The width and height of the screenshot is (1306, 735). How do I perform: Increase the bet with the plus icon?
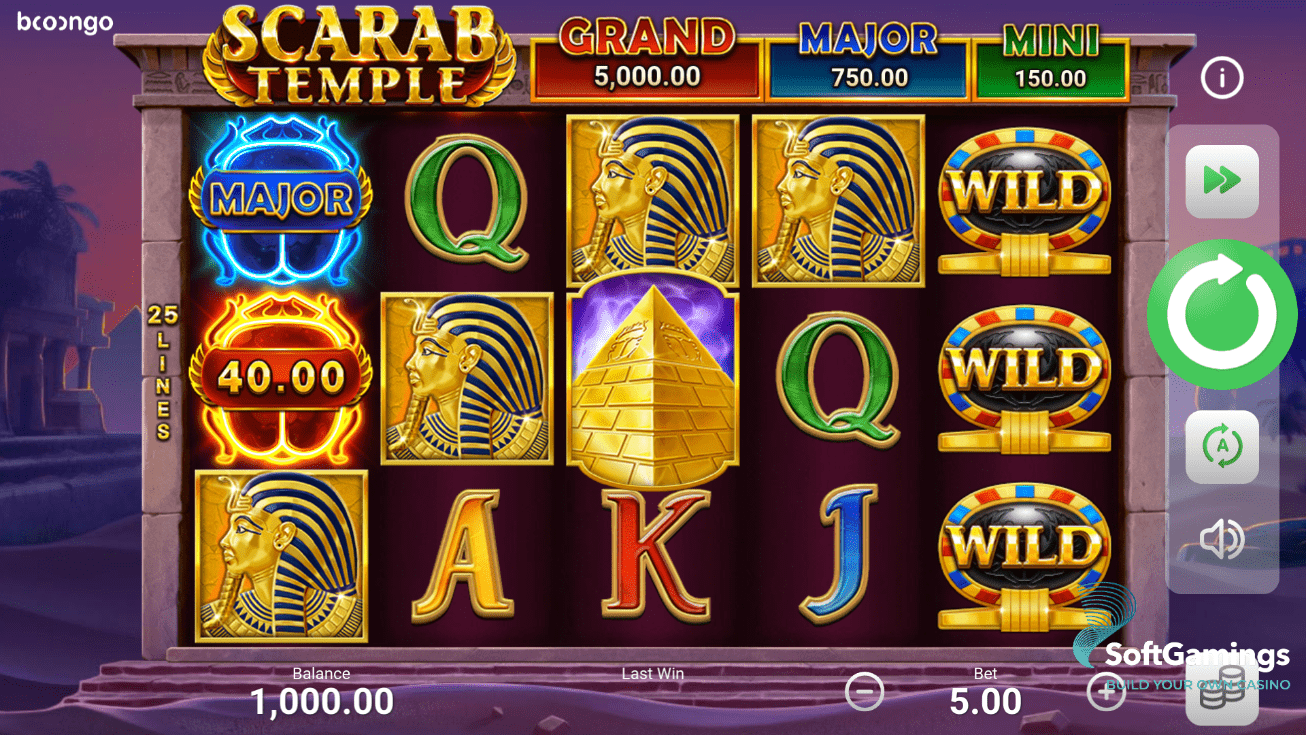[x=1105, y=690]
